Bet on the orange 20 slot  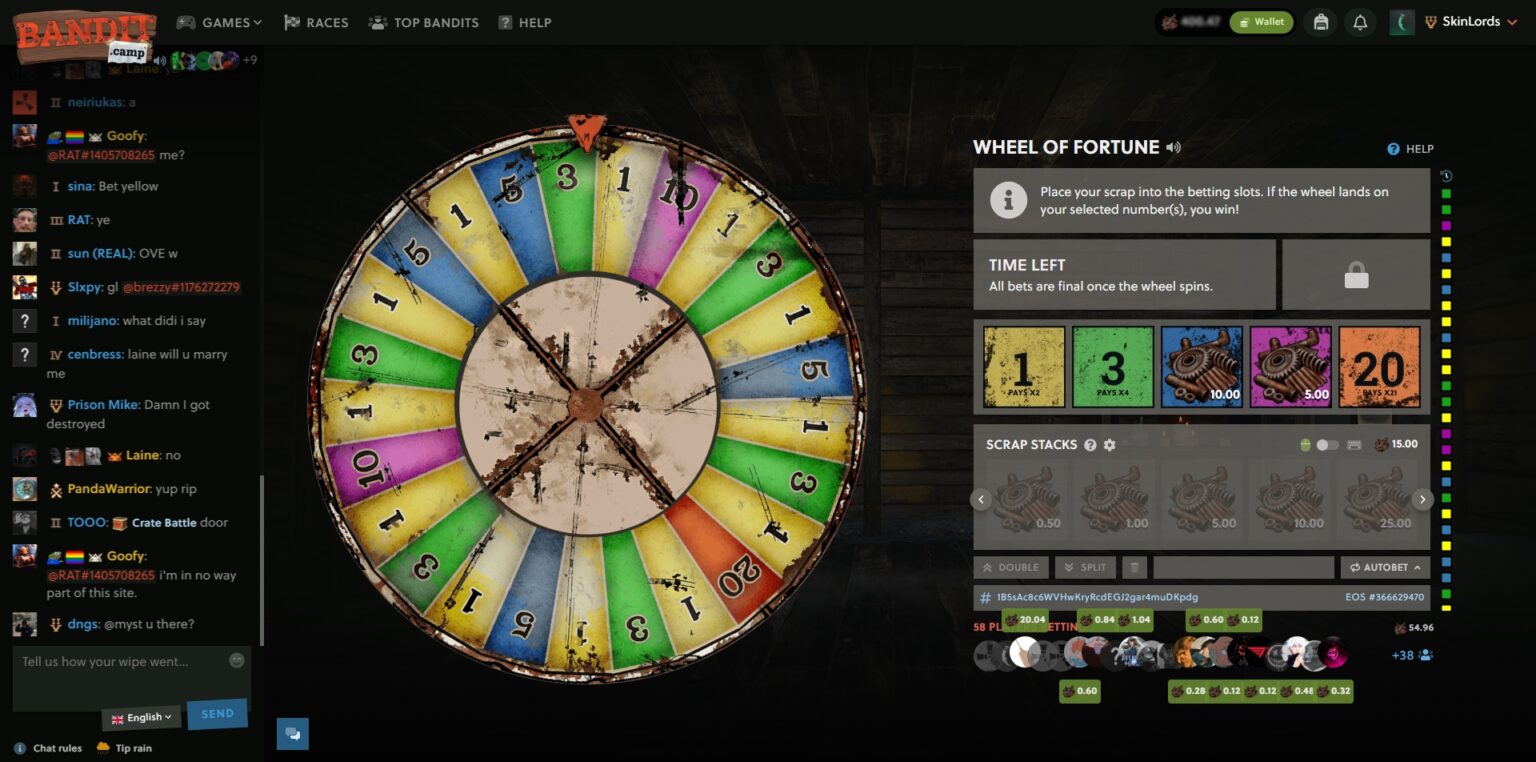click(1379, 367)
